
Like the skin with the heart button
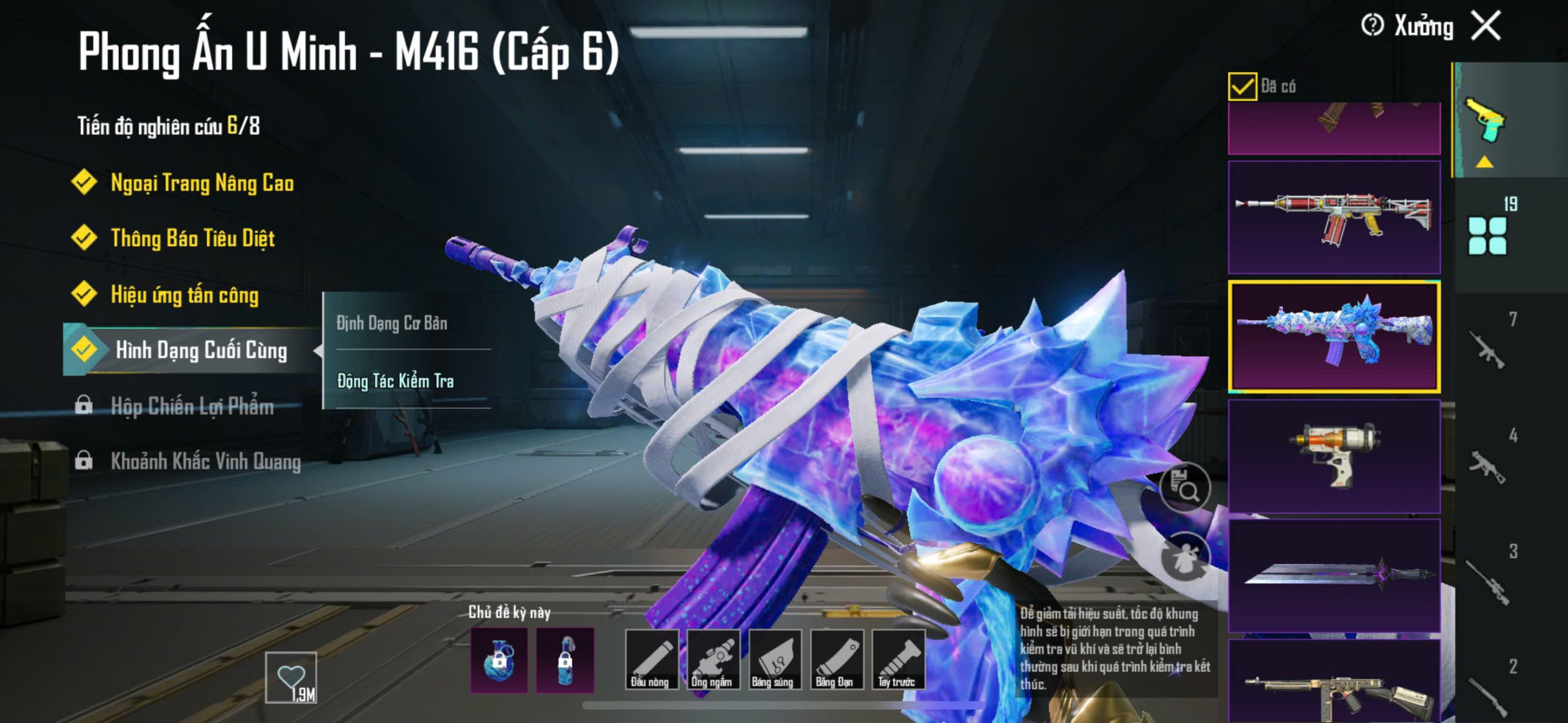click(x=291, y=677)
